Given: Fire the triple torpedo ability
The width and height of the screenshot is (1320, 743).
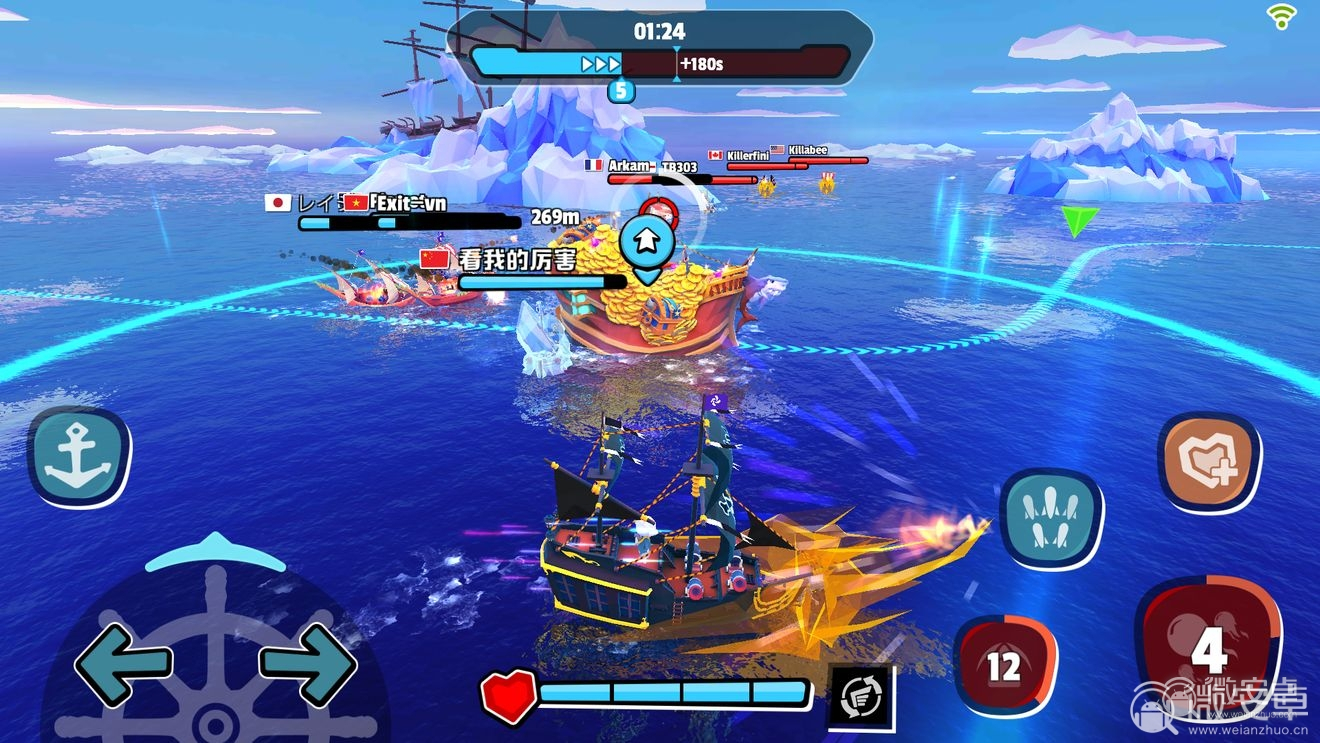Looking at the screenshot, I should (x=1052, y=518).
